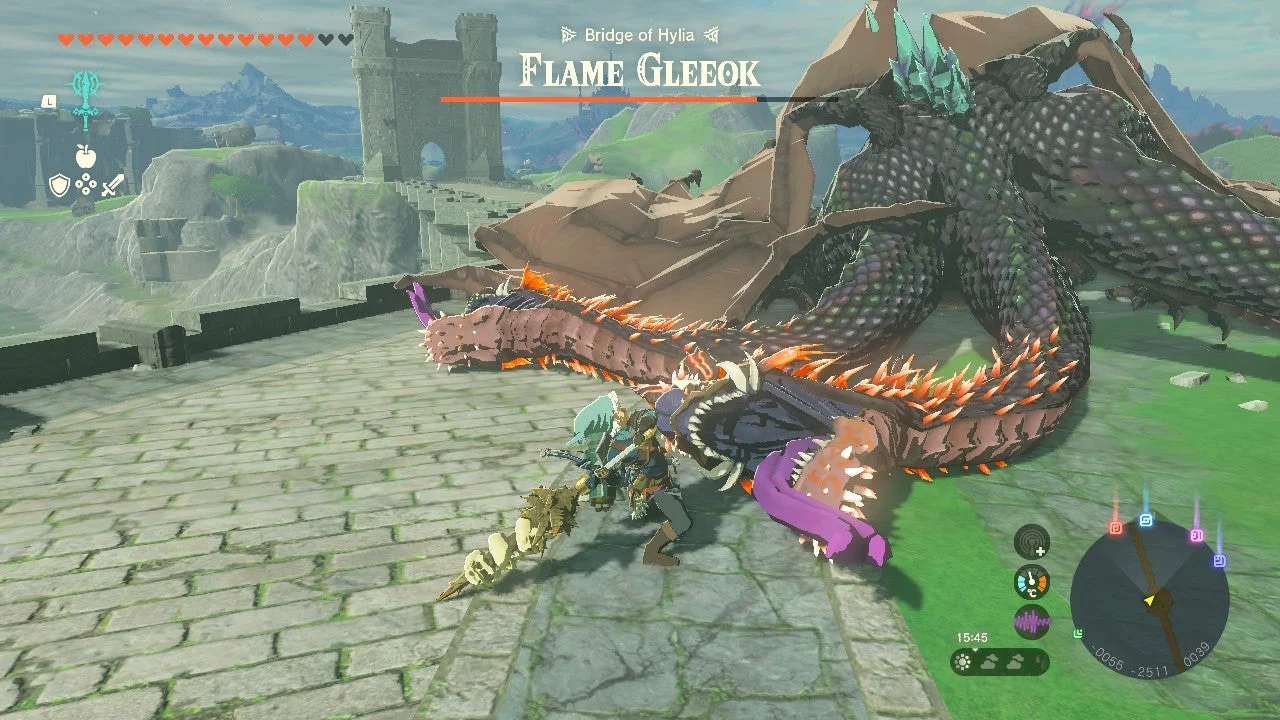Click the purple marker on the minimap's right side
Viewport: 1280px width, 720px height.
coord(1219,558)
